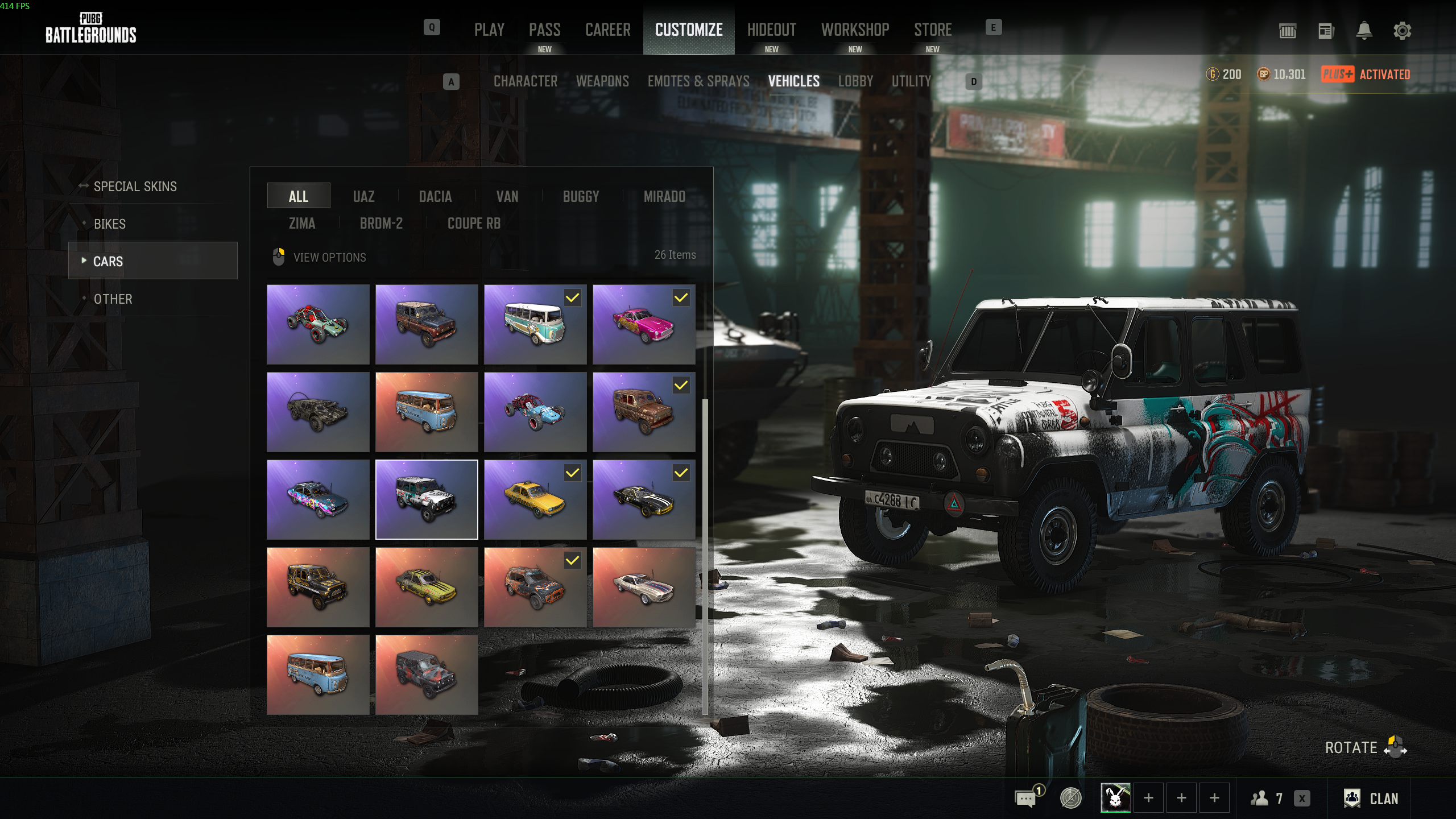
Task: Switch to the Weapons customization tab
Action: (602, 81)
